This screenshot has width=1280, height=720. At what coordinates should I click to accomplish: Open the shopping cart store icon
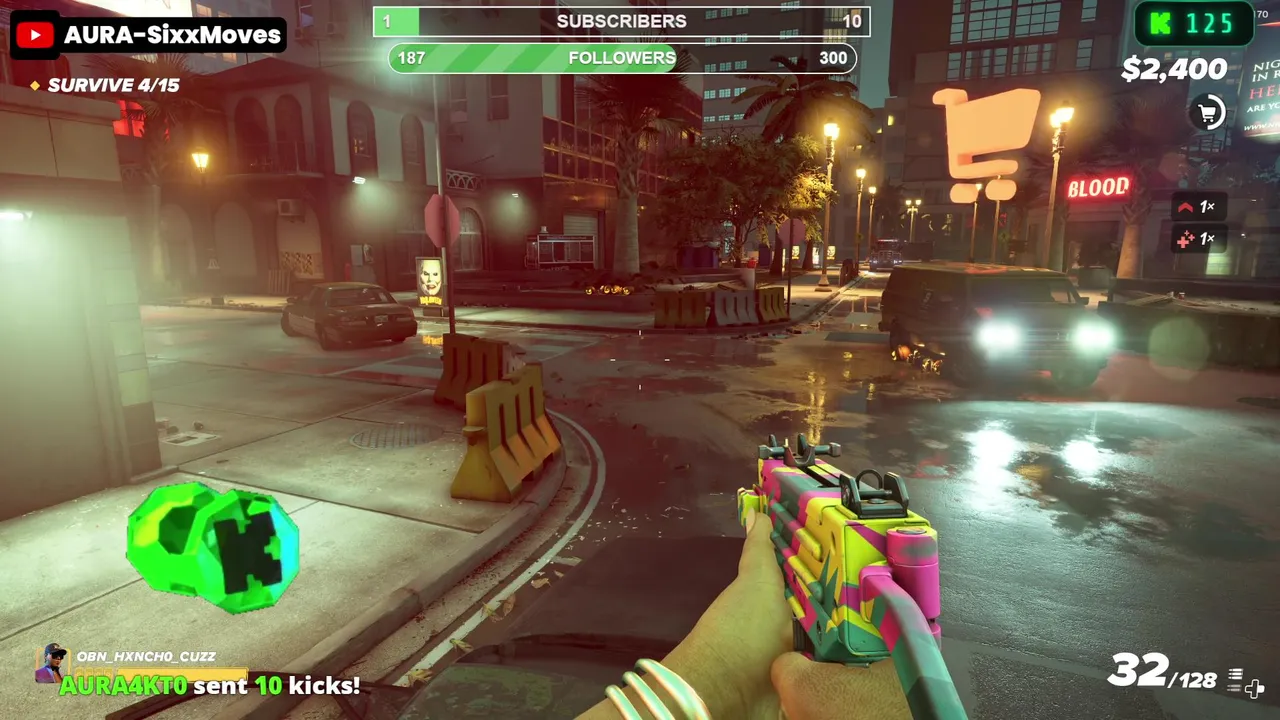[1208, 113]
